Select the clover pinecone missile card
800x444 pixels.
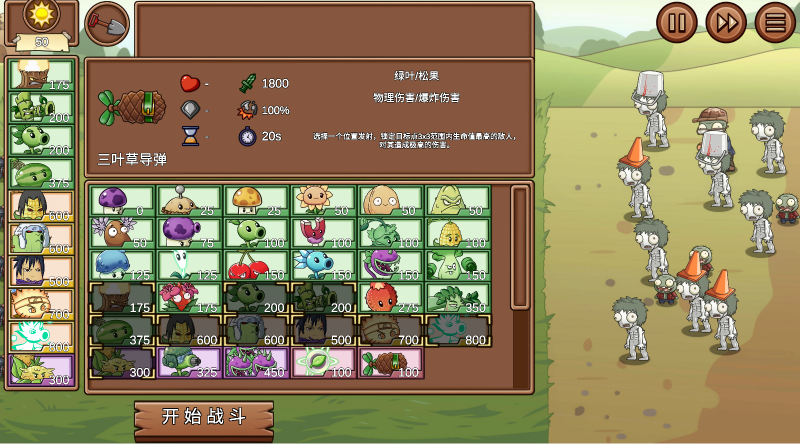coord(391,363)
